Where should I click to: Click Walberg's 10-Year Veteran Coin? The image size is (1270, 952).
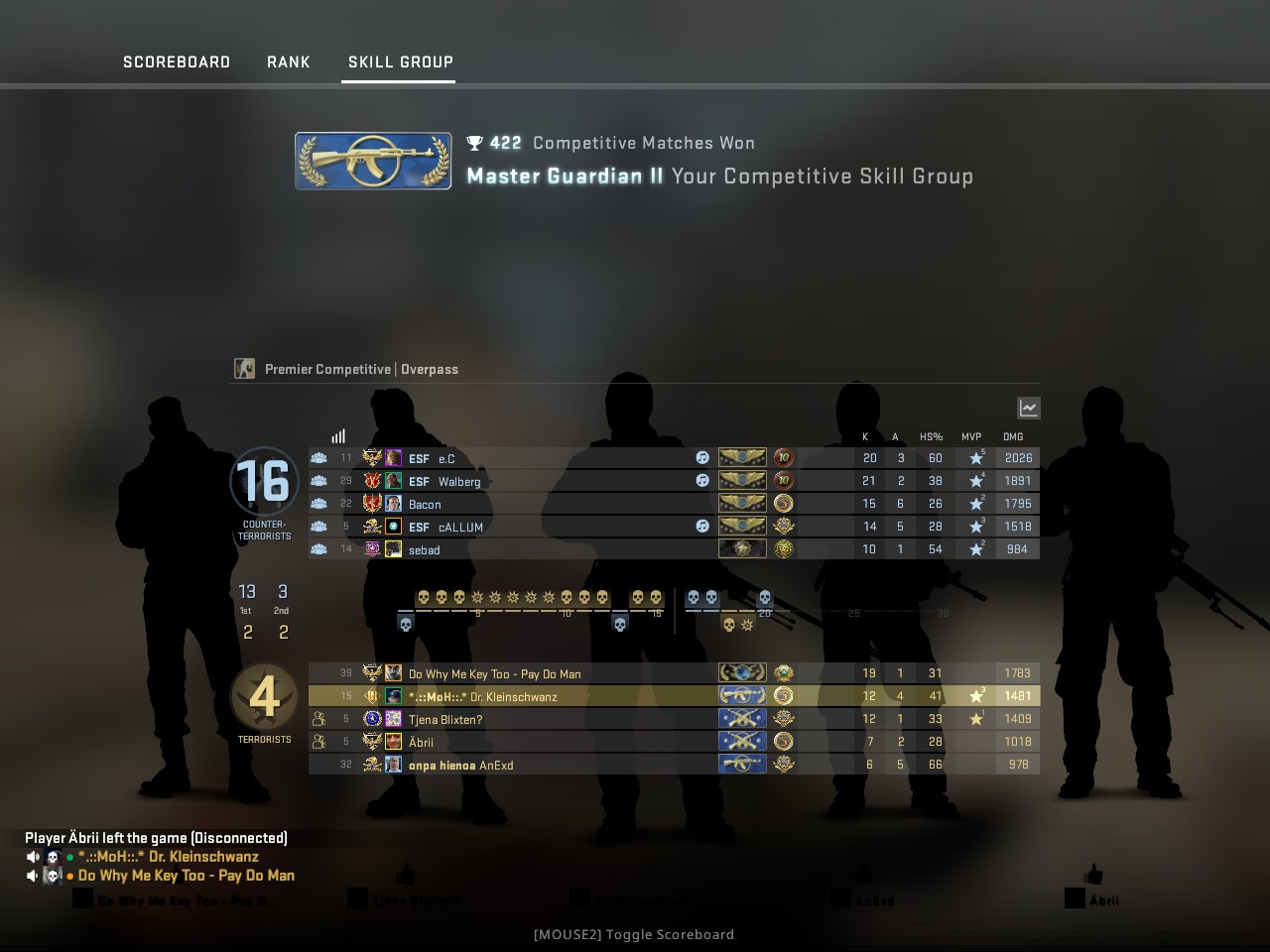(x=783, y=480)
